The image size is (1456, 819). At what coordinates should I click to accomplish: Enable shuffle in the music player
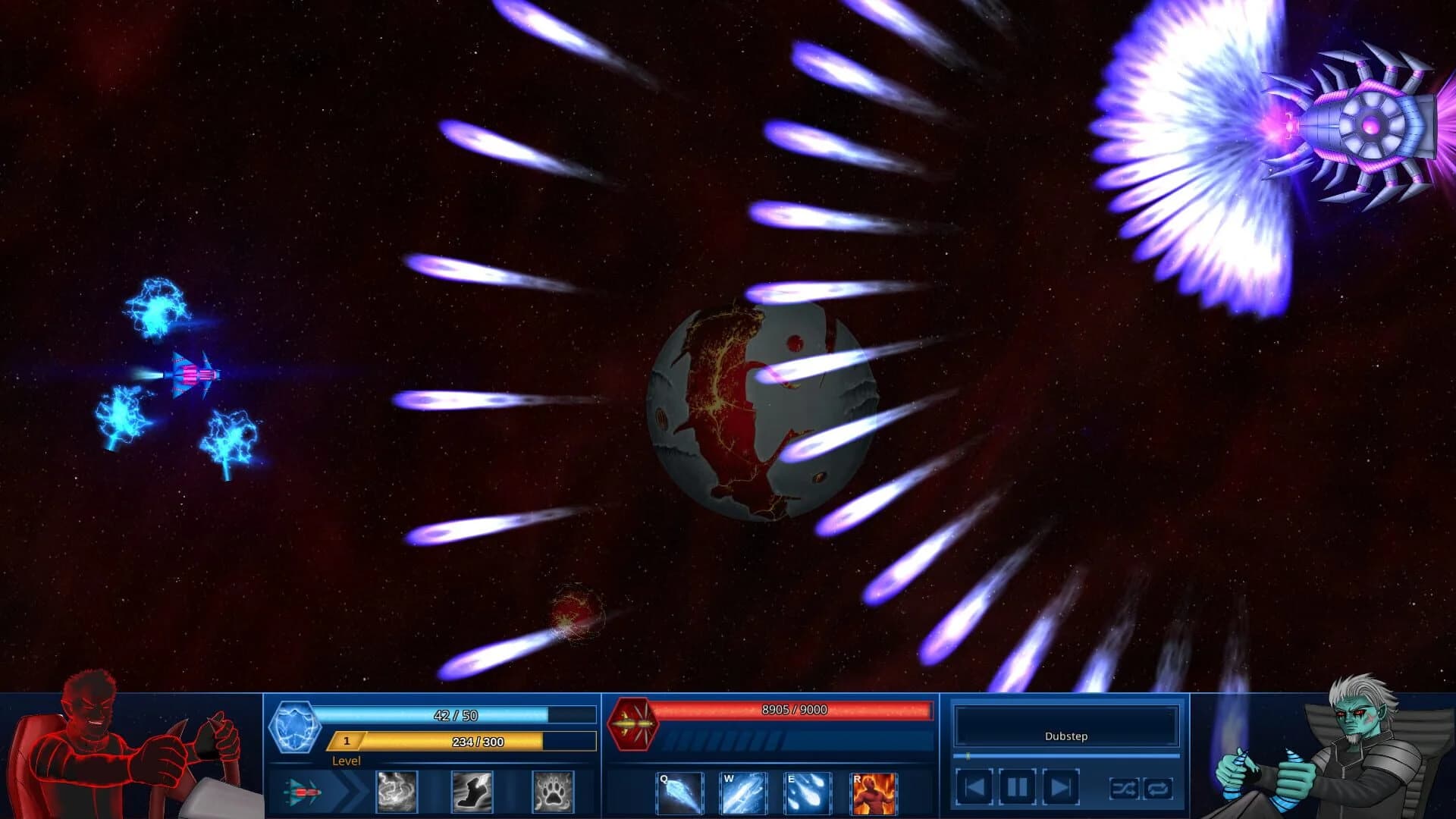tap(1124, 789)
